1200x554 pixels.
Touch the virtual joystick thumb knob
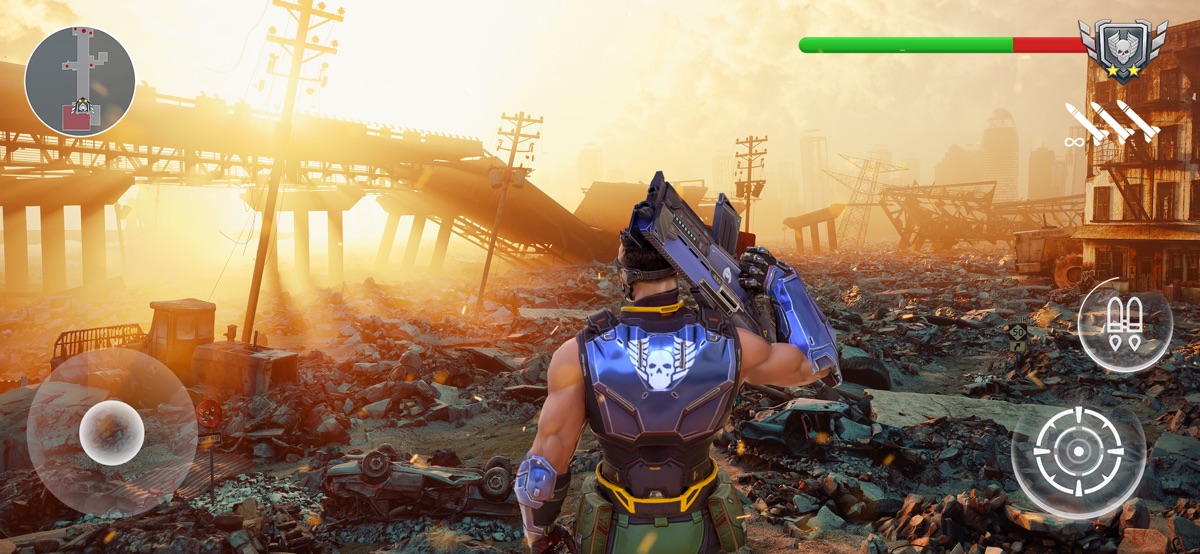point(111,432)
